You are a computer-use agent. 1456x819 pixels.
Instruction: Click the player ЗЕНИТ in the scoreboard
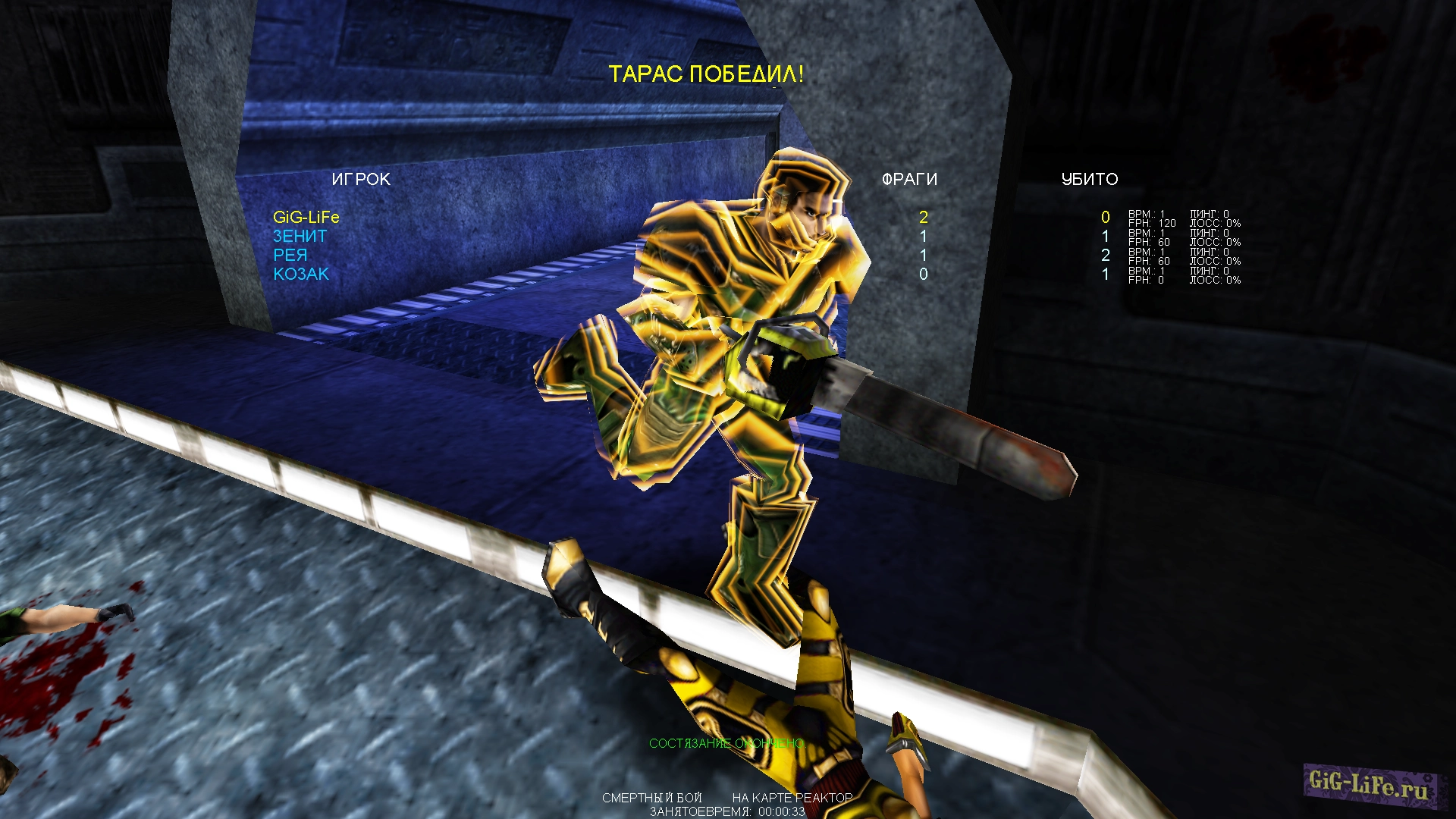[300, 236]
